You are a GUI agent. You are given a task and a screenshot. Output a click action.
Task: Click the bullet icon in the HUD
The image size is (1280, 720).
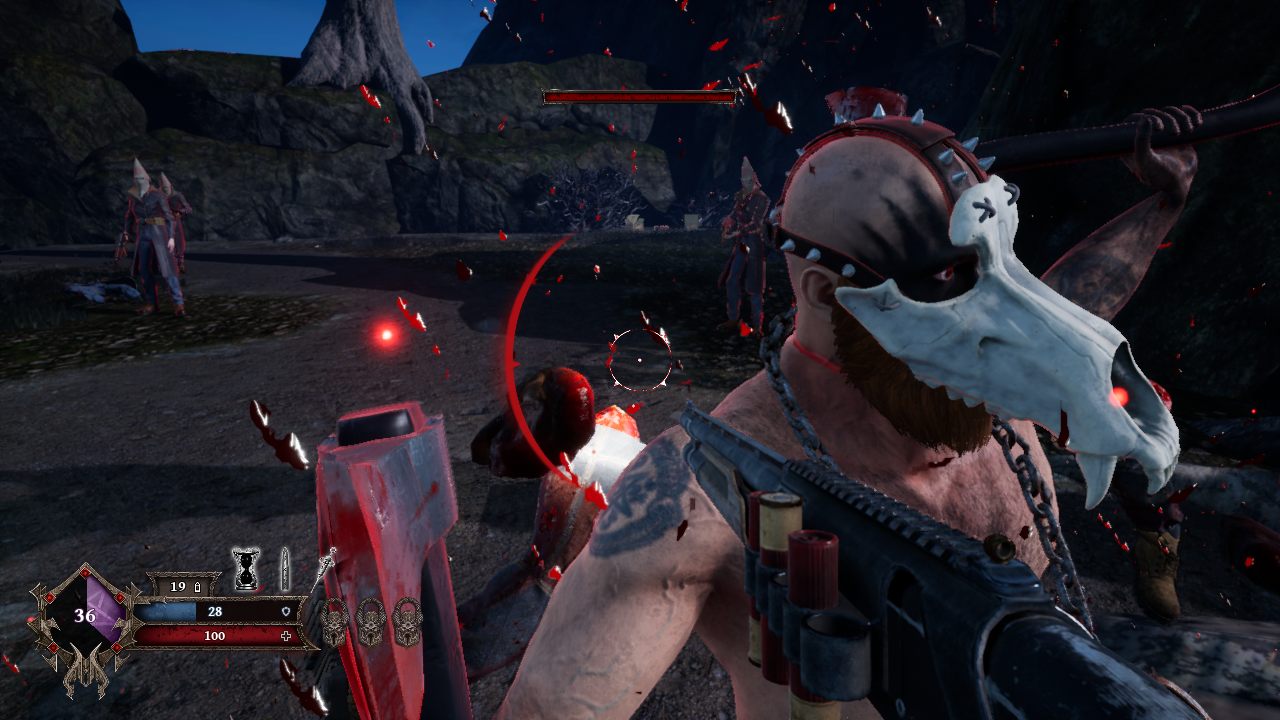tap(285, 568)
